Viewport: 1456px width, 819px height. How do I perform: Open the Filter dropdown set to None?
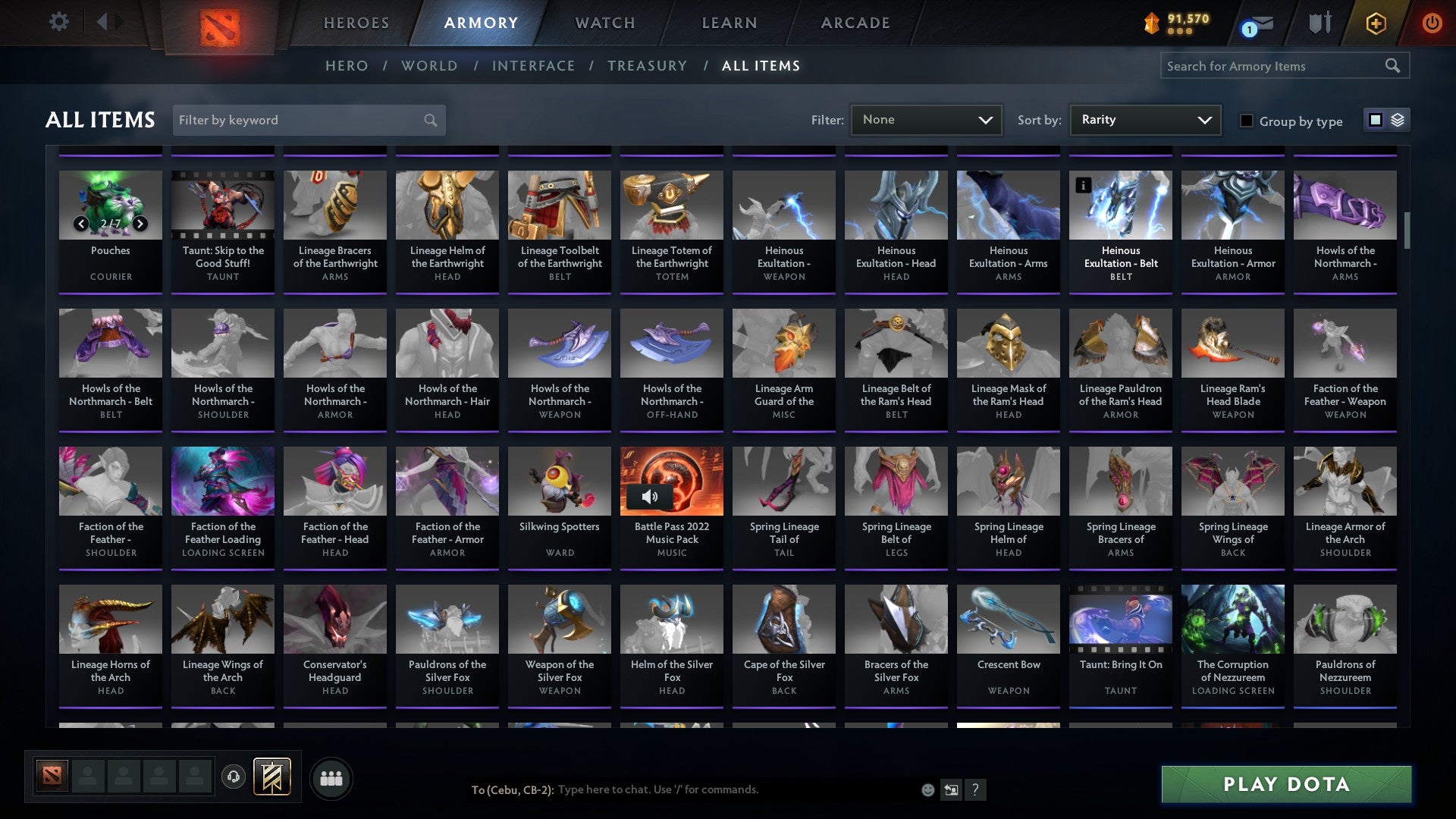[x=927, y=119]
